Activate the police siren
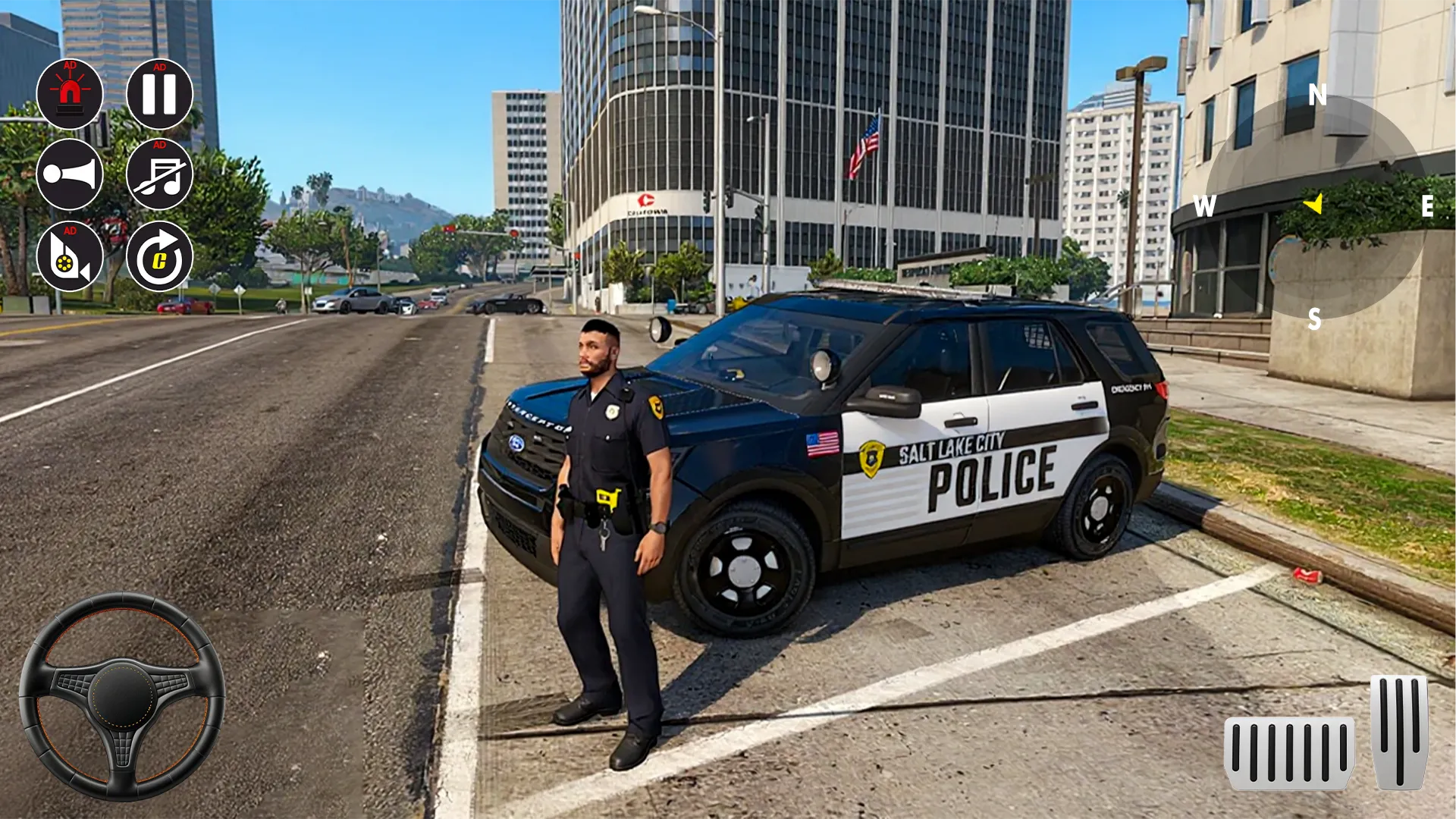 click(x=70, y=94)
